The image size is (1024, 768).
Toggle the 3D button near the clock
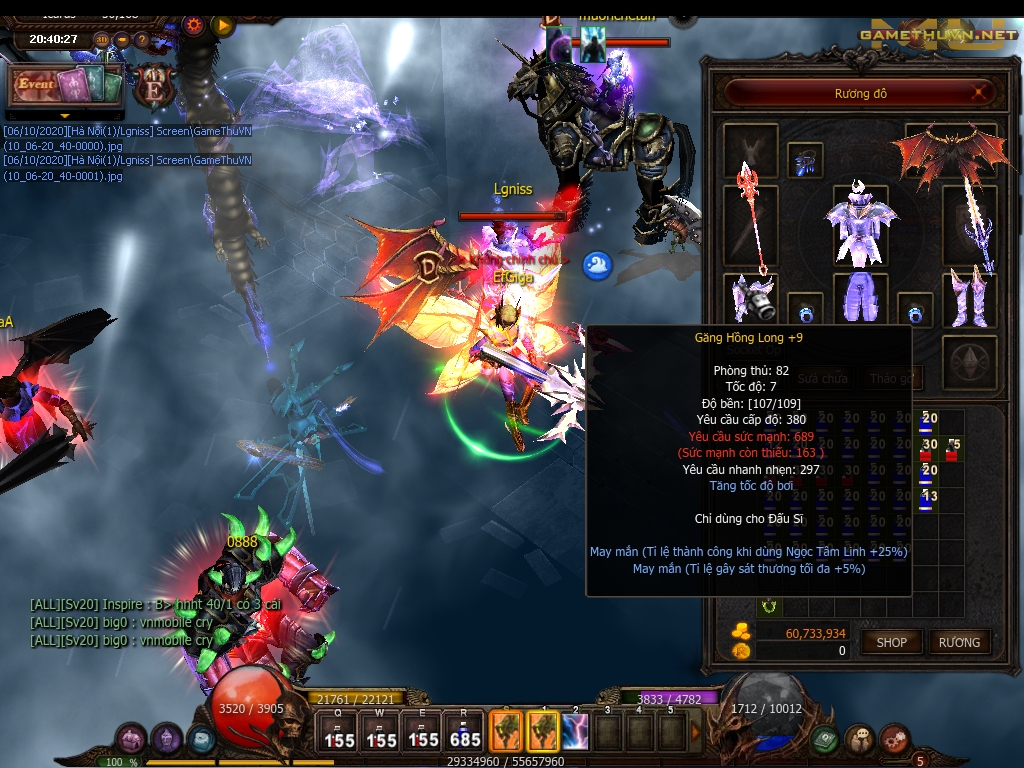(x=102, y=40)
